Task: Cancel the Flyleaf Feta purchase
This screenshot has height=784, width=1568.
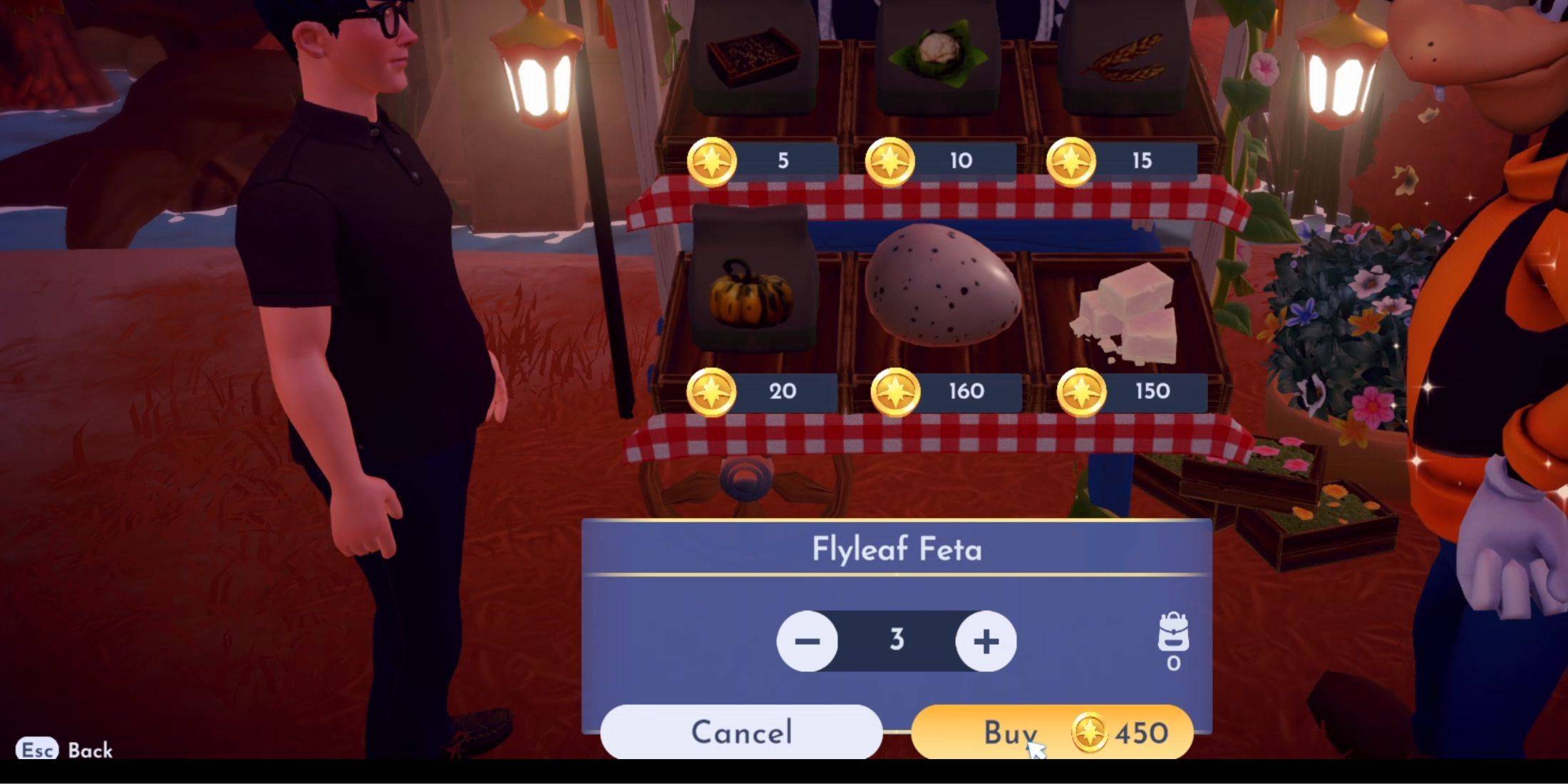Action: tap(741, 733)
